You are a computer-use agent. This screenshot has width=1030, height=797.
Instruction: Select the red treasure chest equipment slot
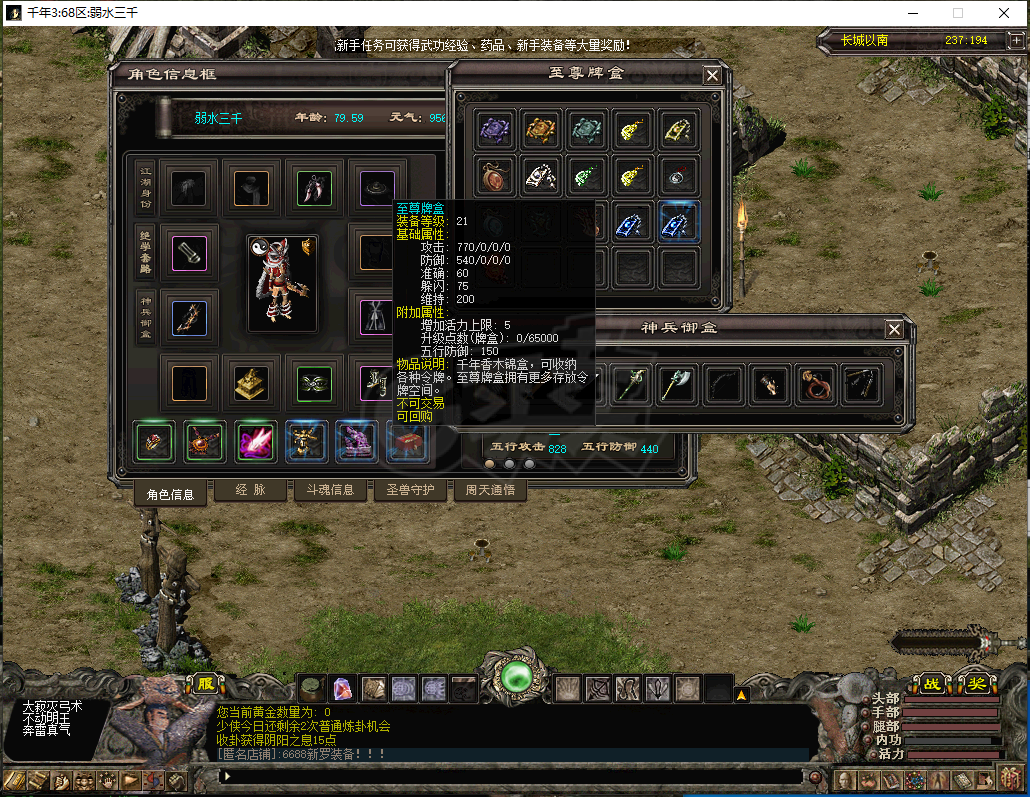point(408,441)
